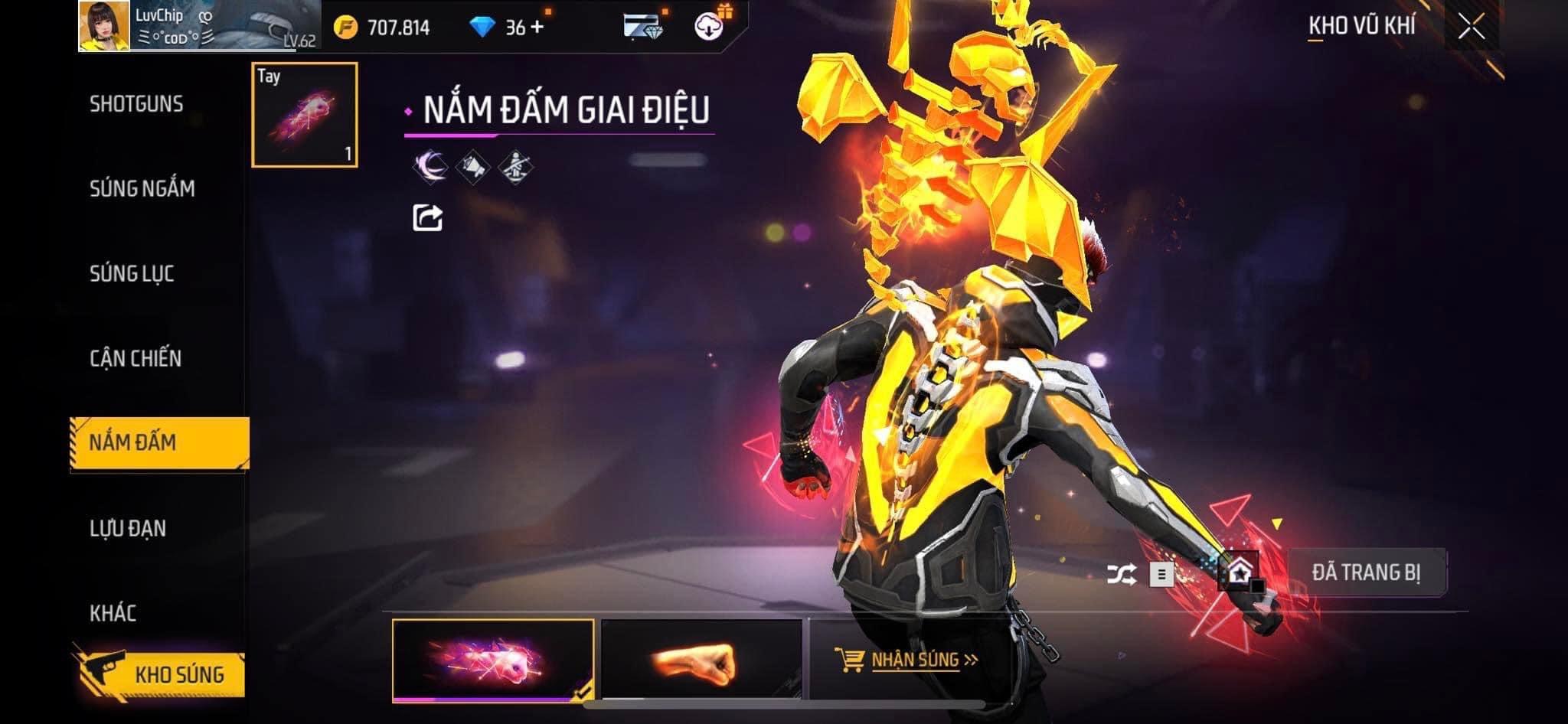The height and width of the screenshot is (724, 1568).
Task: Click the Đã Trang Bị button
Action: pos(1367,572)
